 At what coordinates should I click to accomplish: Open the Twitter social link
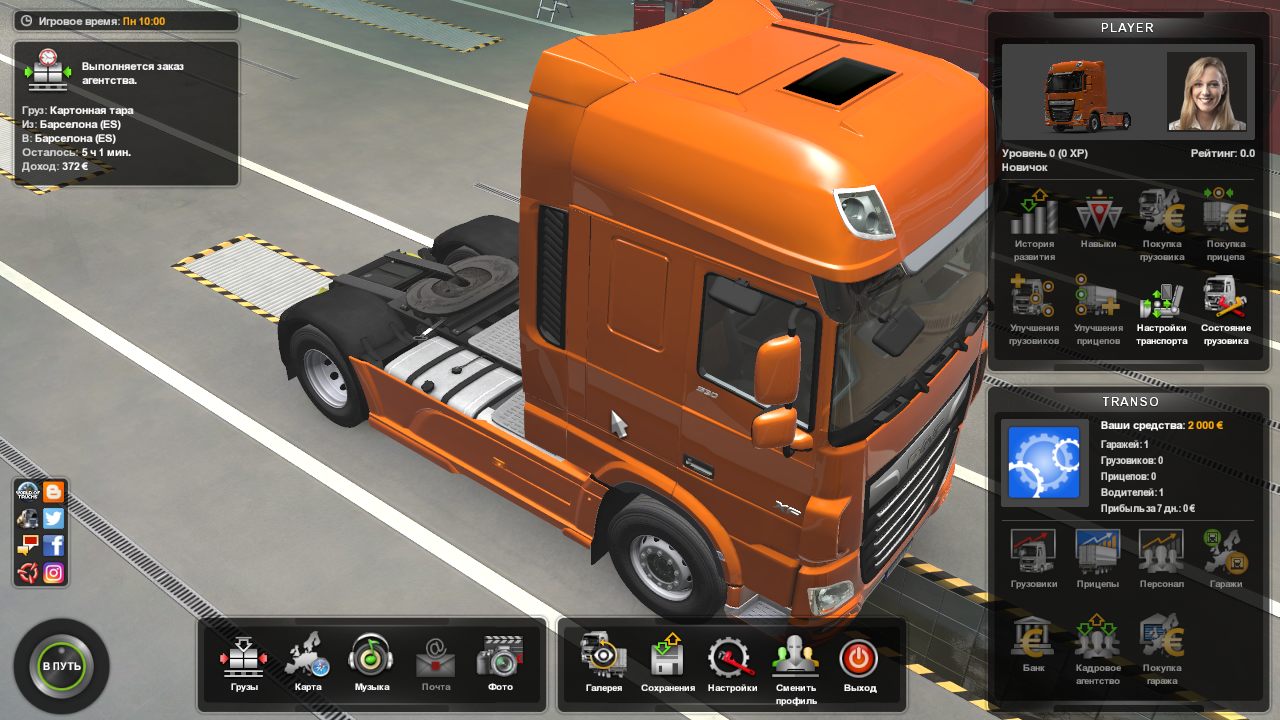pos(54,518)
